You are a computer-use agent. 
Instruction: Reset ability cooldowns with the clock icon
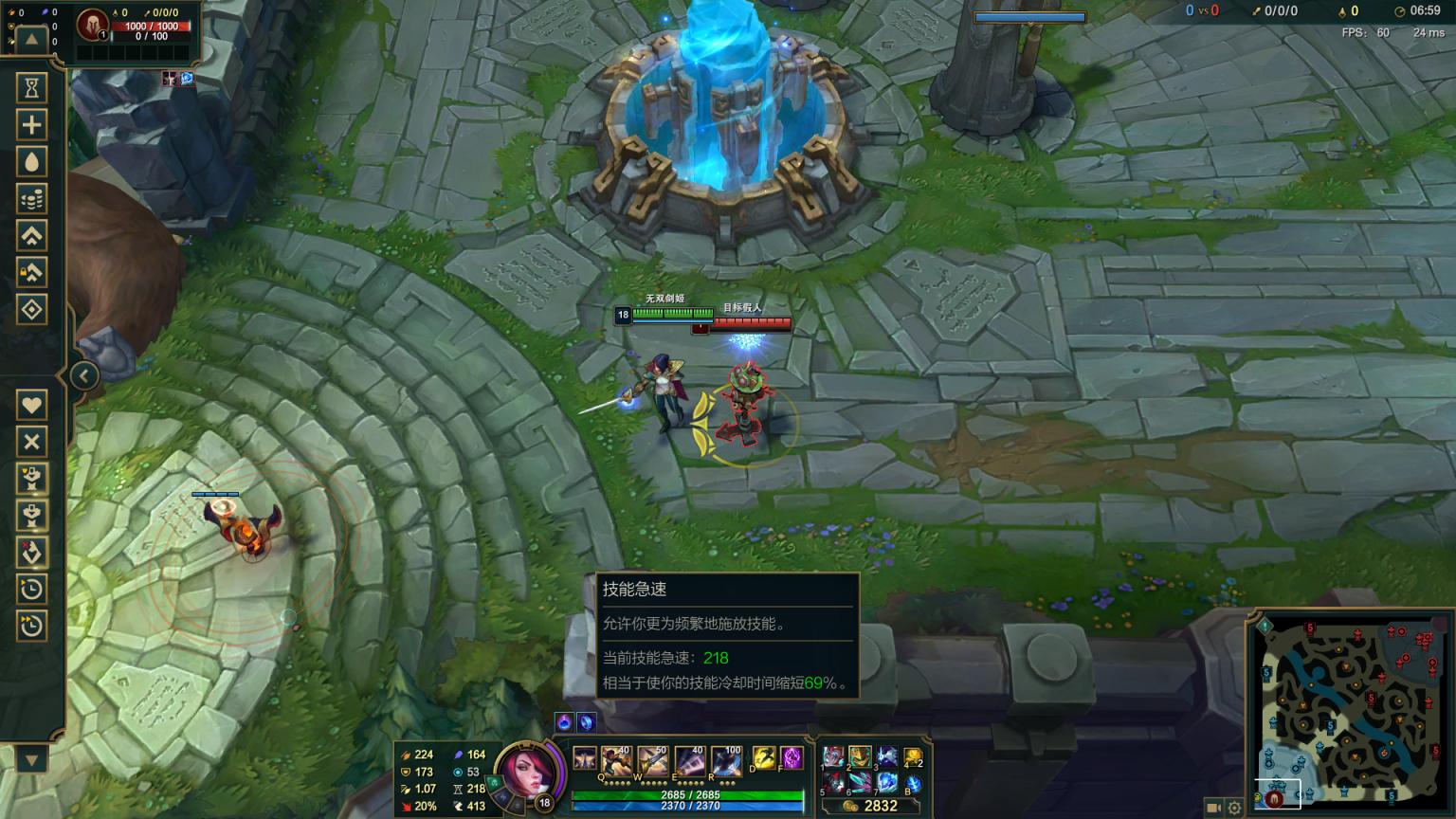pyautogui.click(x=32, y=590)
